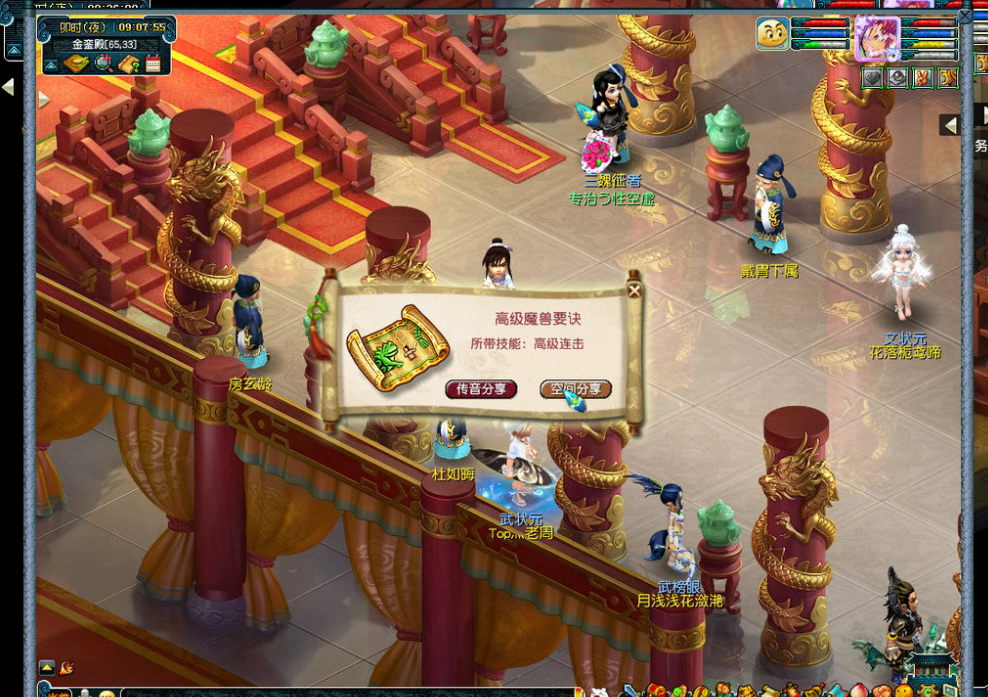Open the guide book with question mark
988x697 pixels.
point(128,65)
